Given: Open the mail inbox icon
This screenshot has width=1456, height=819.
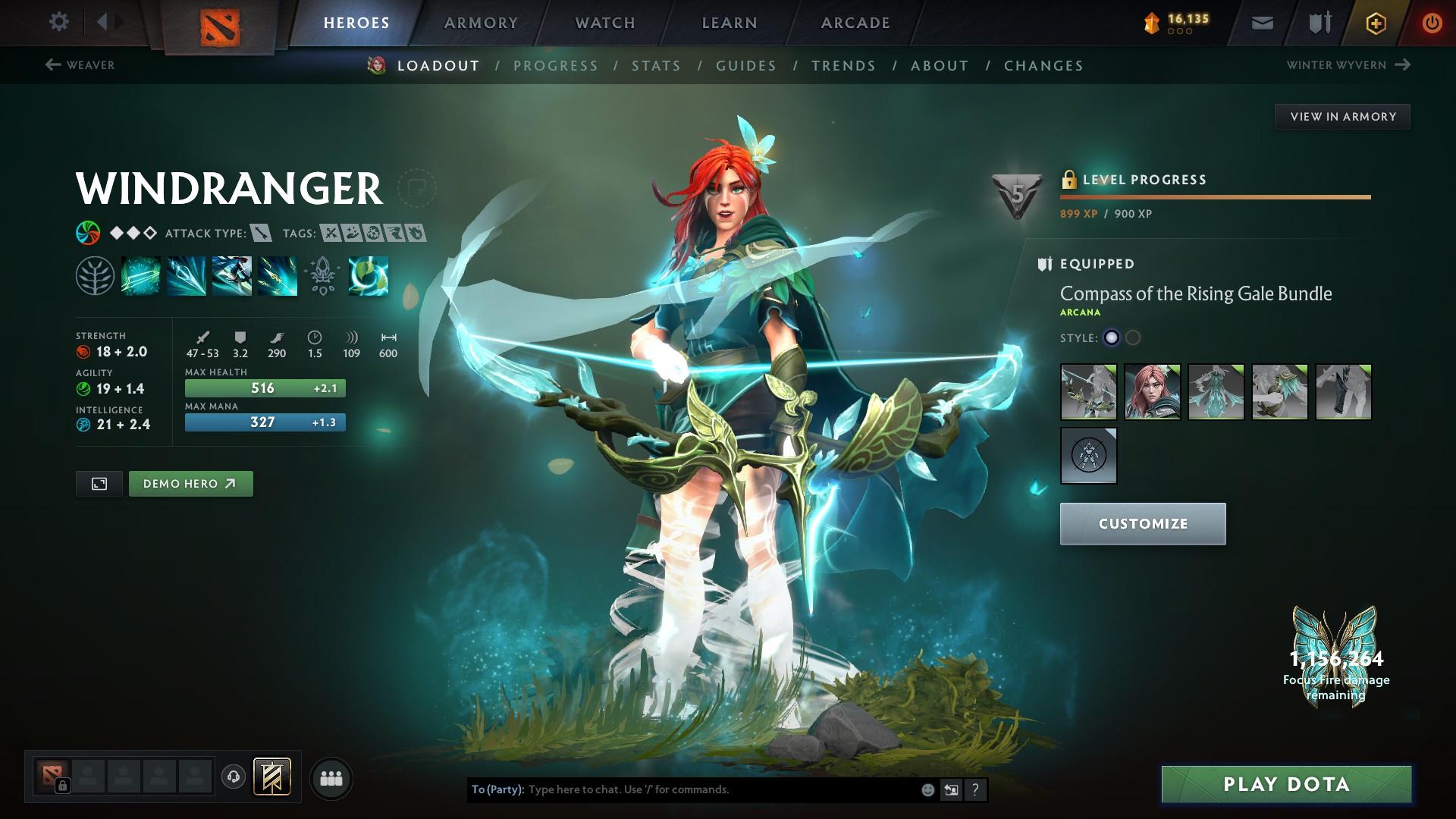Looking at the screenshot, I should [1261, 22].
